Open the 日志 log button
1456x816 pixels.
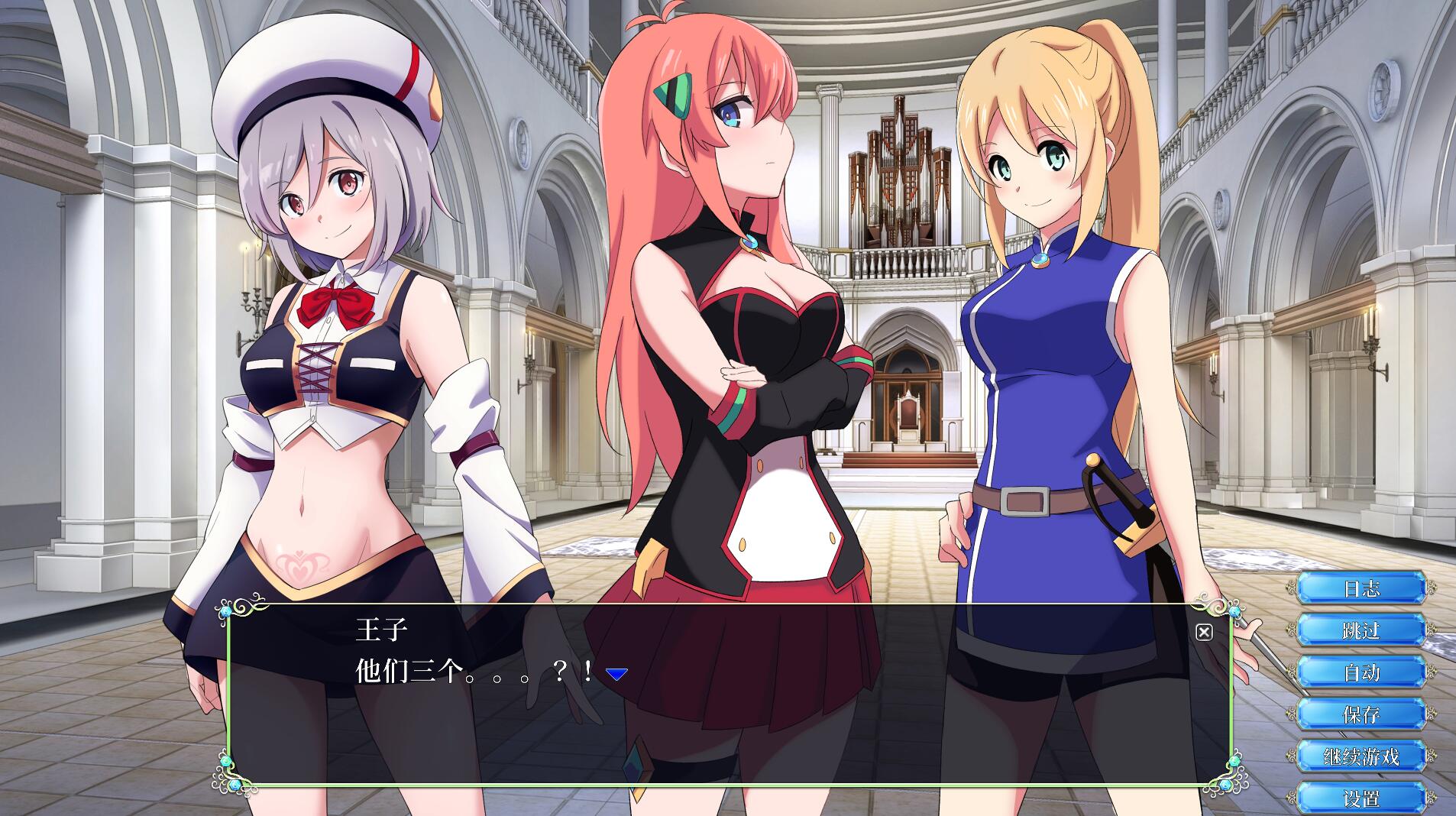point(1361,588)
